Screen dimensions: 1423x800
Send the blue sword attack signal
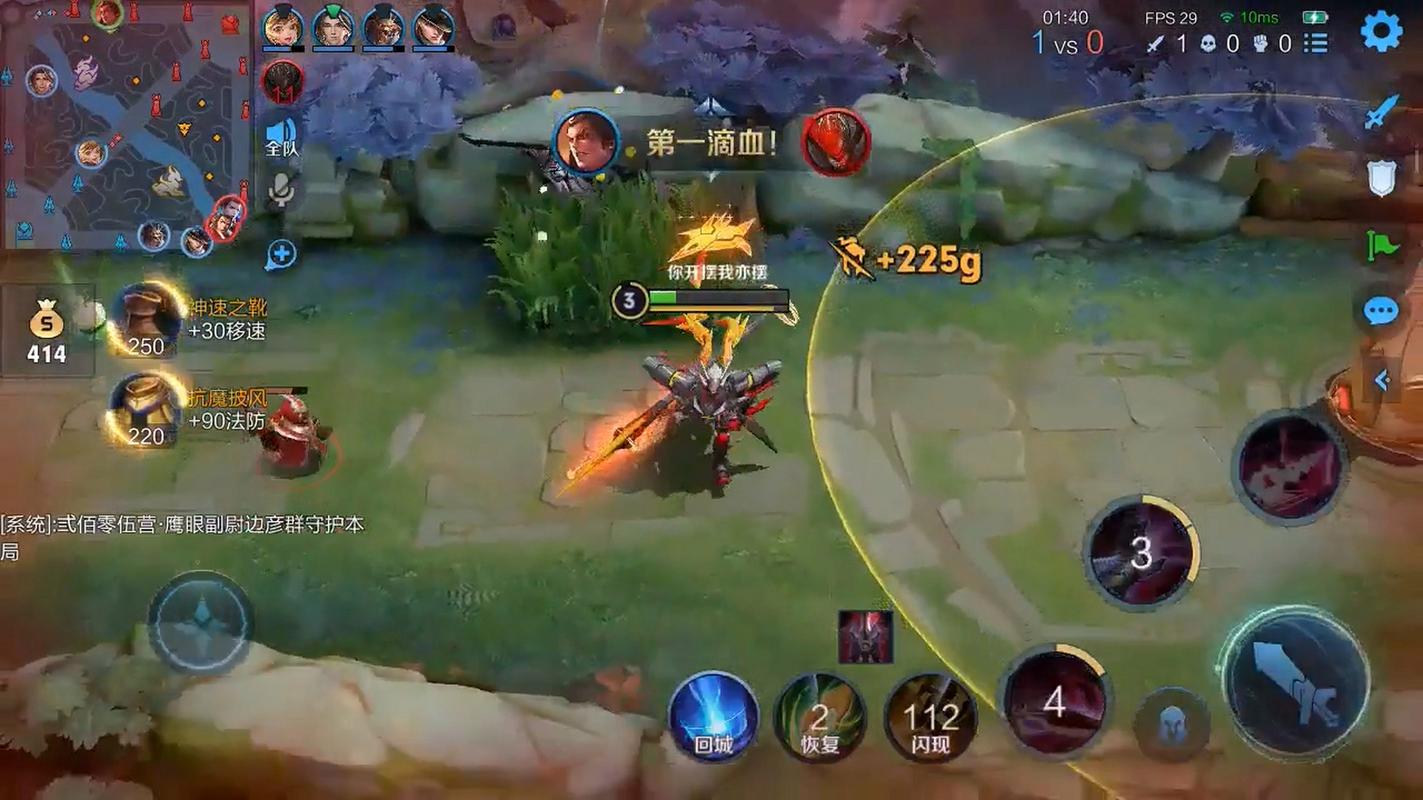pyautogui.click(x=1381, y=113)
